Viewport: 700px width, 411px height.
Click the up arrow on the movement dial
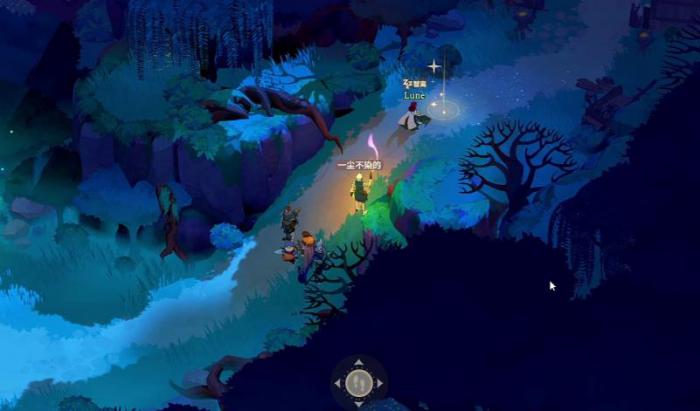point(359,362)
